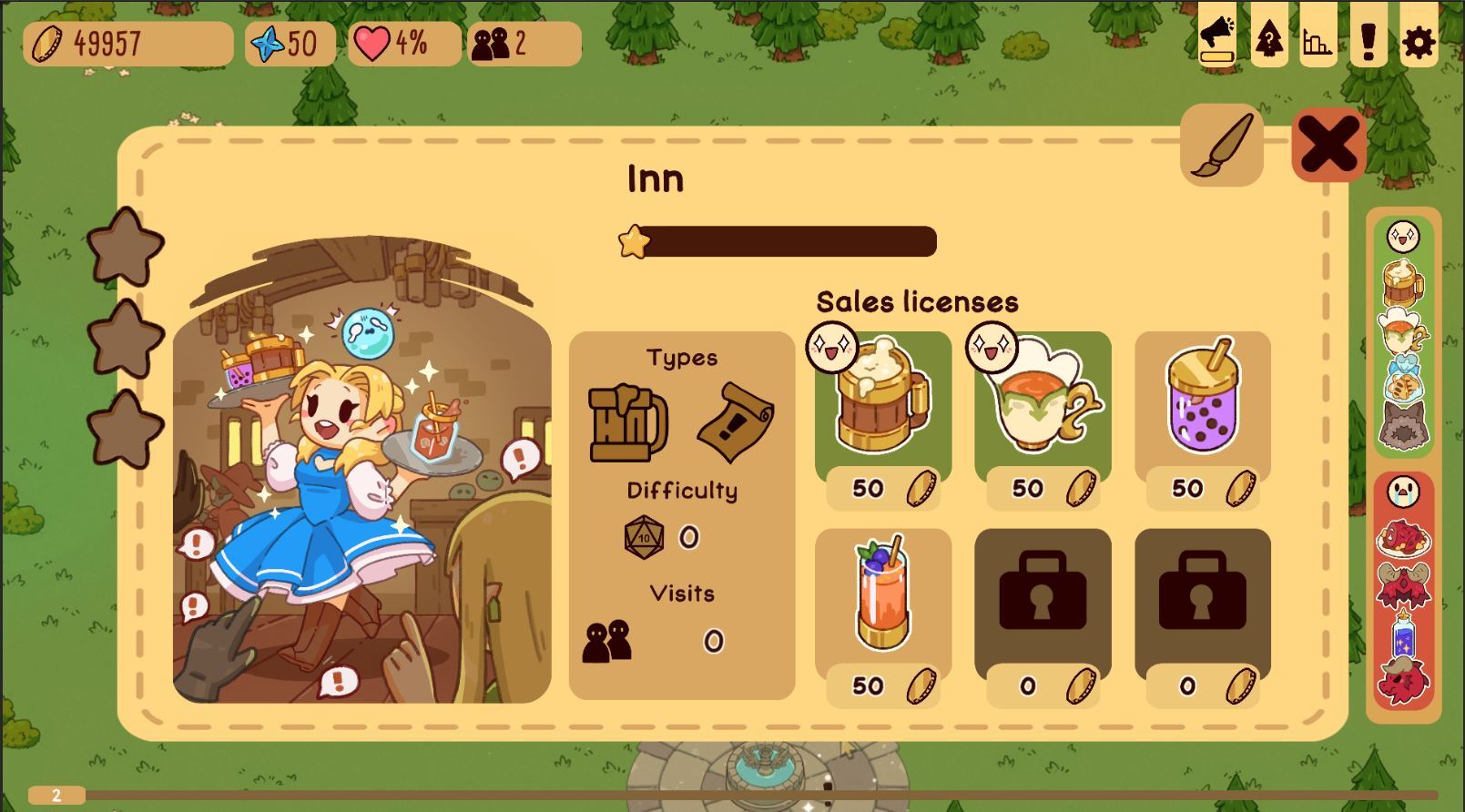Click the tree with question mark icon
The height and width of the screenshot is (812, 1465).
(x=1269, y=40)
